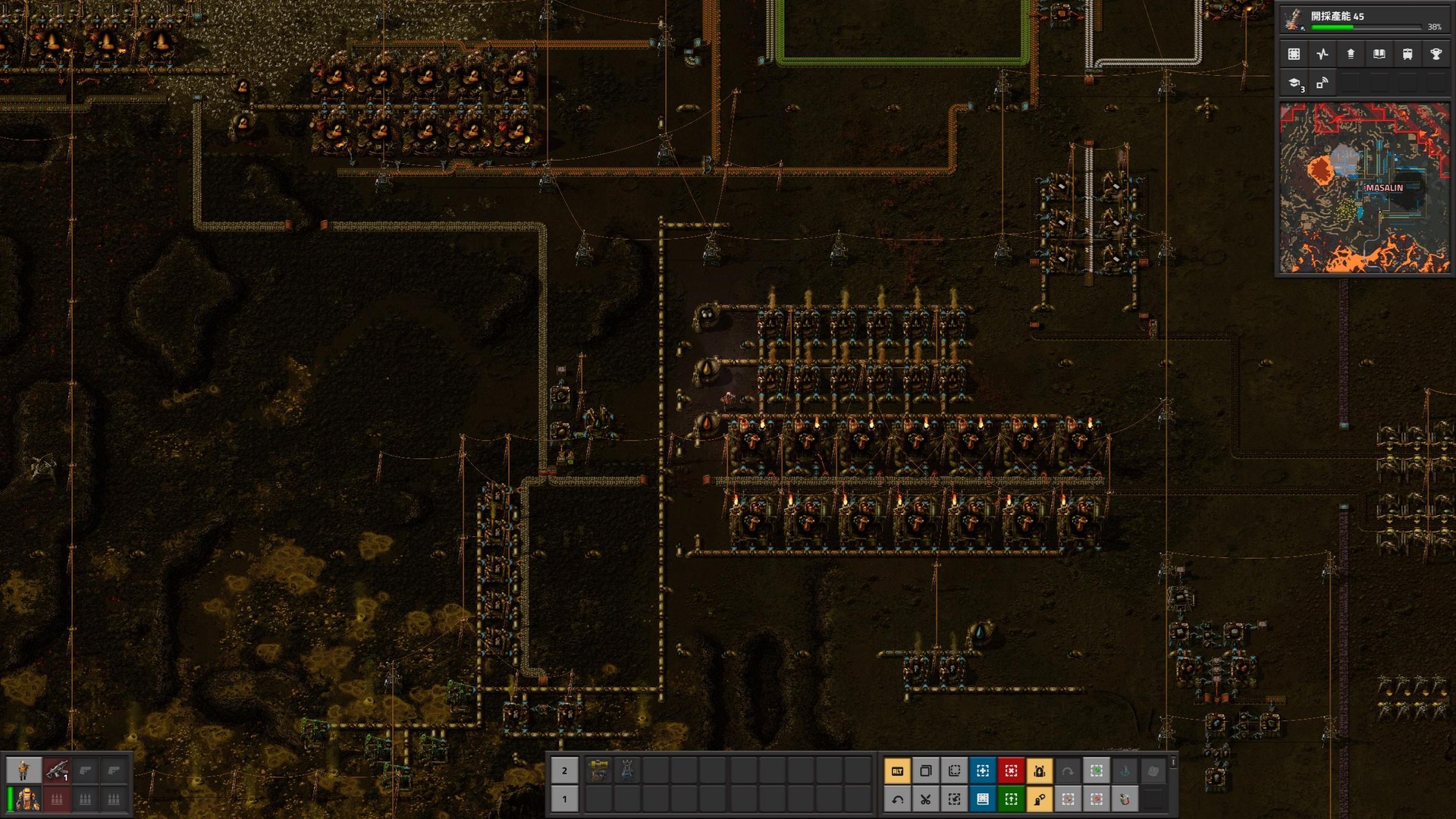This screenshot has width=1456, height=819.
Task: View the achievements list
Action: (x=1437, y=55)
